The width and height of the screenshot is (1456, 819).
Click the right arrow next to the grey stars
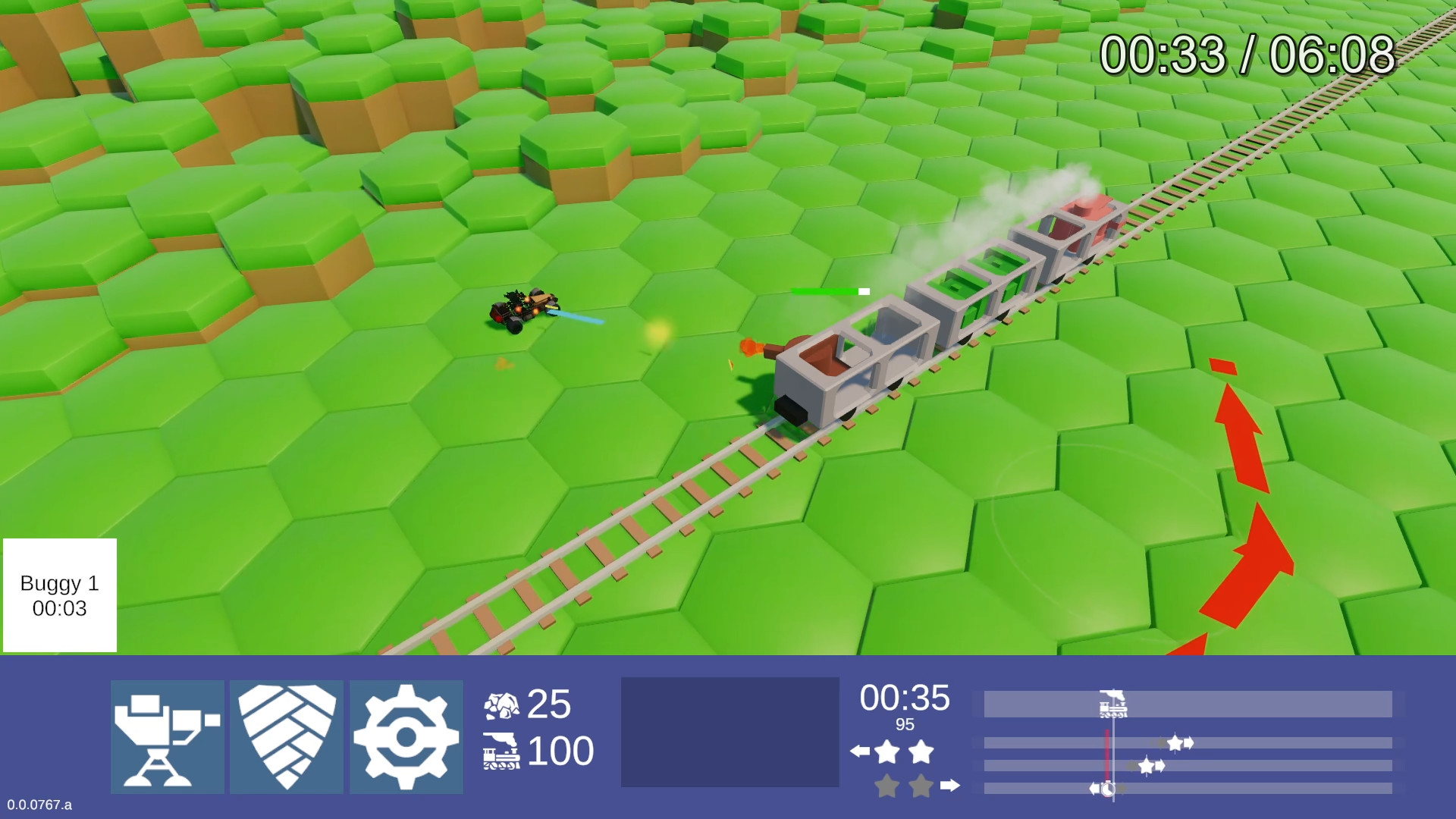pyautogui.click(x=949, y=786)
